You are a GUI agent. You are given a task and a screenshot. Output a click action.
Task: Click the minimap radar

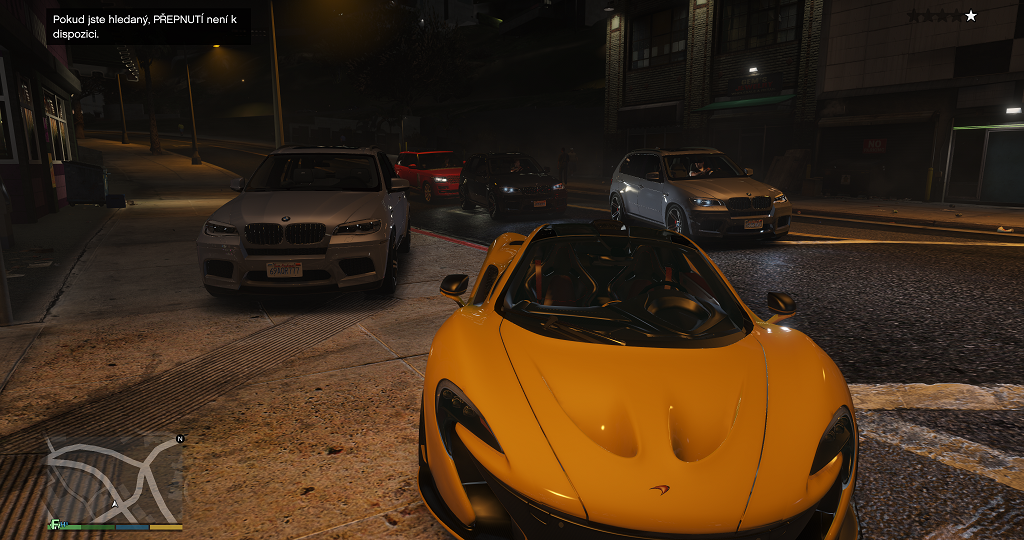coord(115,477)
